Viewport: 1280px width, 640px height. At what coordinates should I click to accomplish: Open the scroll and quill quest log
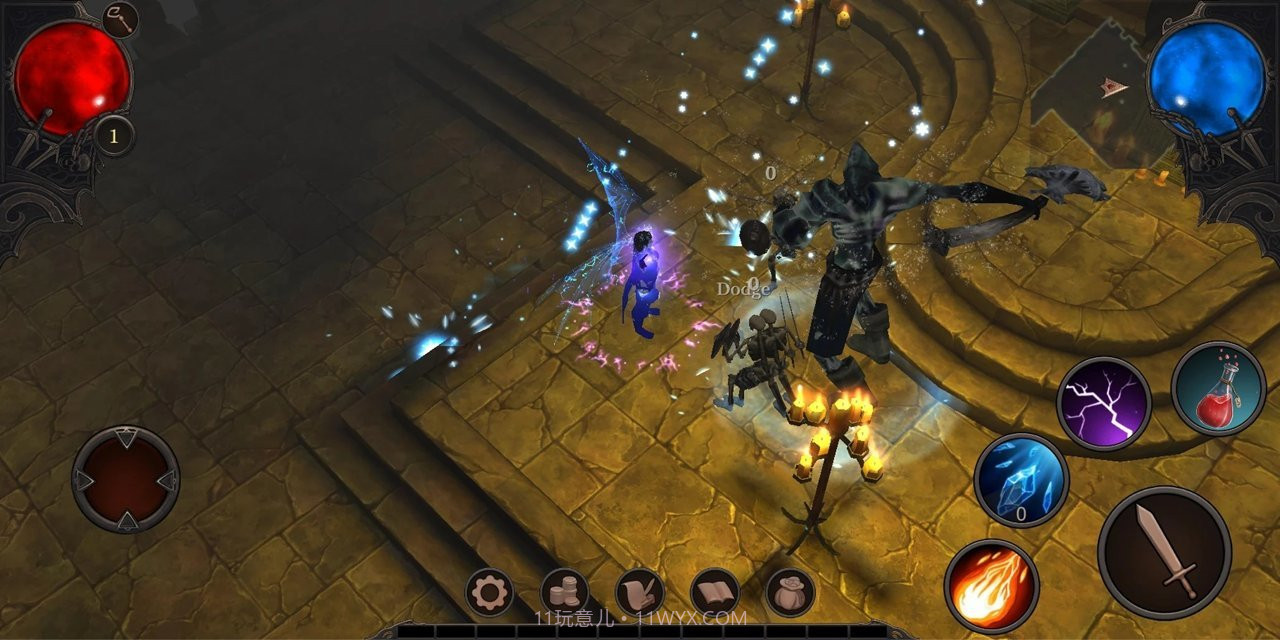coord(640,594)
